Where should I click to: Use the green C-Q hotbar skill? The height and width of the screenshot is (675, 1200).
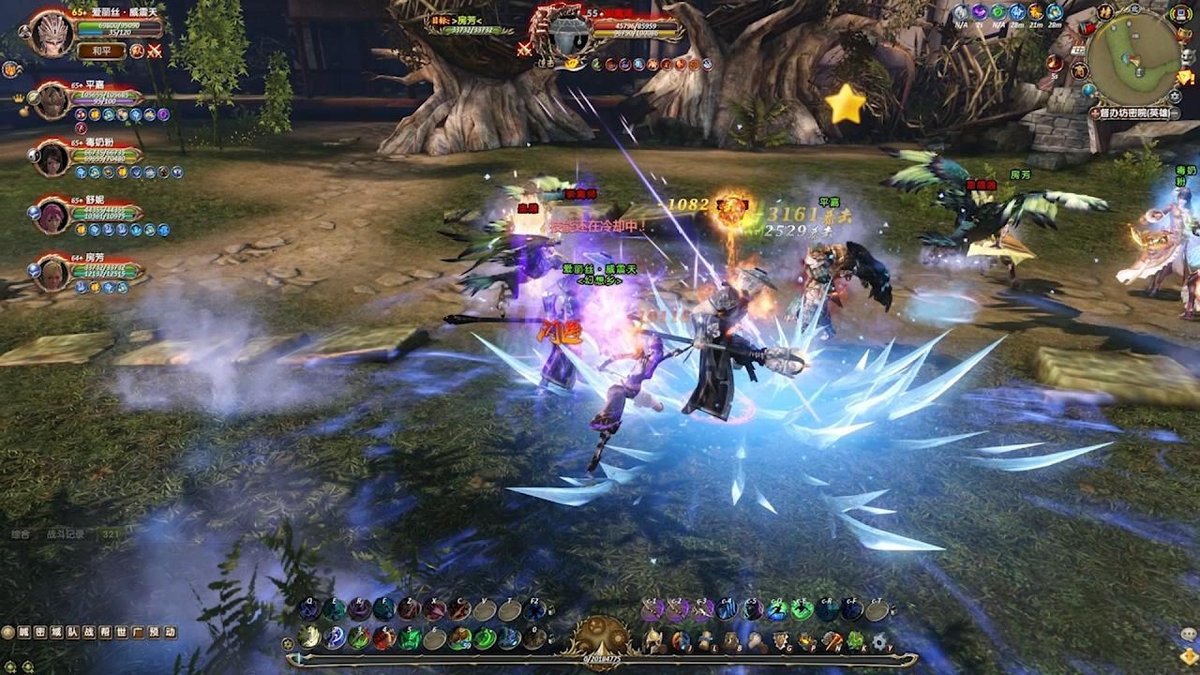coord(777,609)
